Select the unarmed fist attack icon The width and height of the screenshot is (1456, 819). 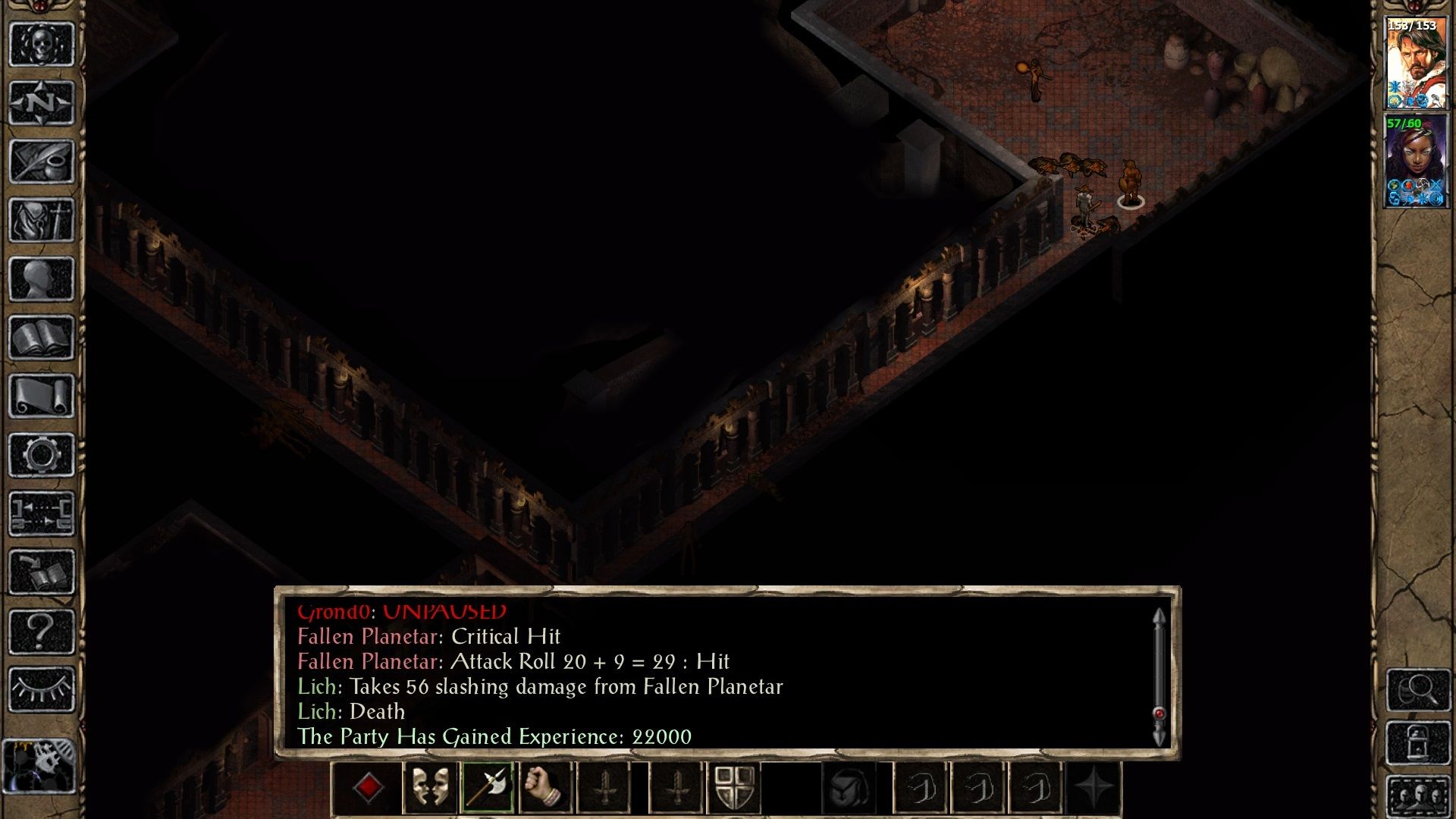click(x=547, y=789)
